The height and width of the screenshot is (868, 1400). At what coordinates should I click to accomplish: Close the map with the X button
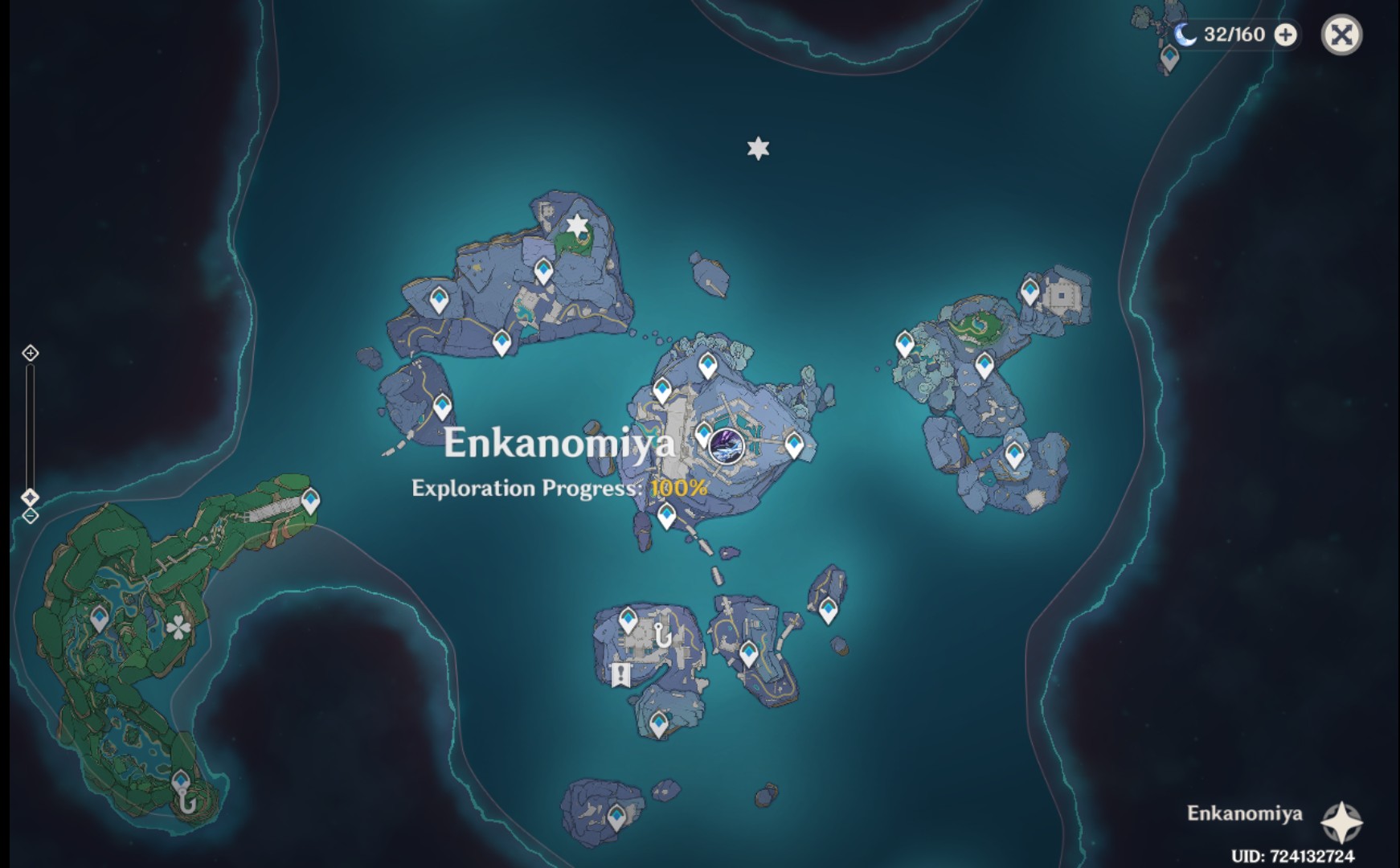(x=1341, y=35)
